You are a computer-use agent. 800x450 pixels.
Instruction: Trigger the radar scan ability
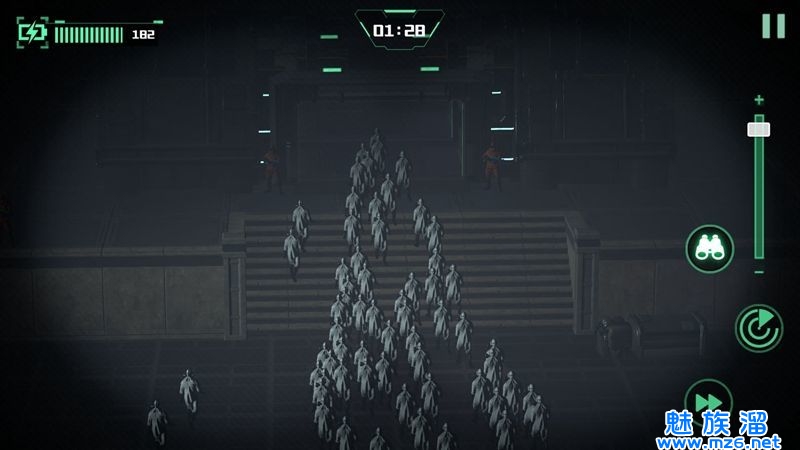pos(759,328)
